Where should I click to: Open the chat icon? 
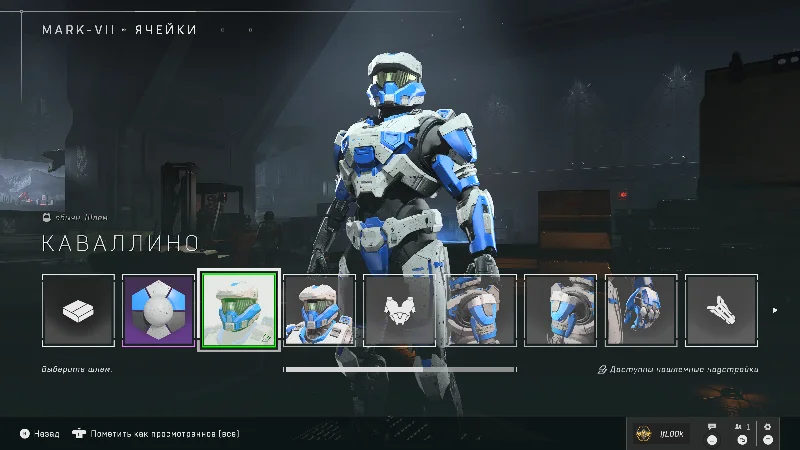[712, 432]
